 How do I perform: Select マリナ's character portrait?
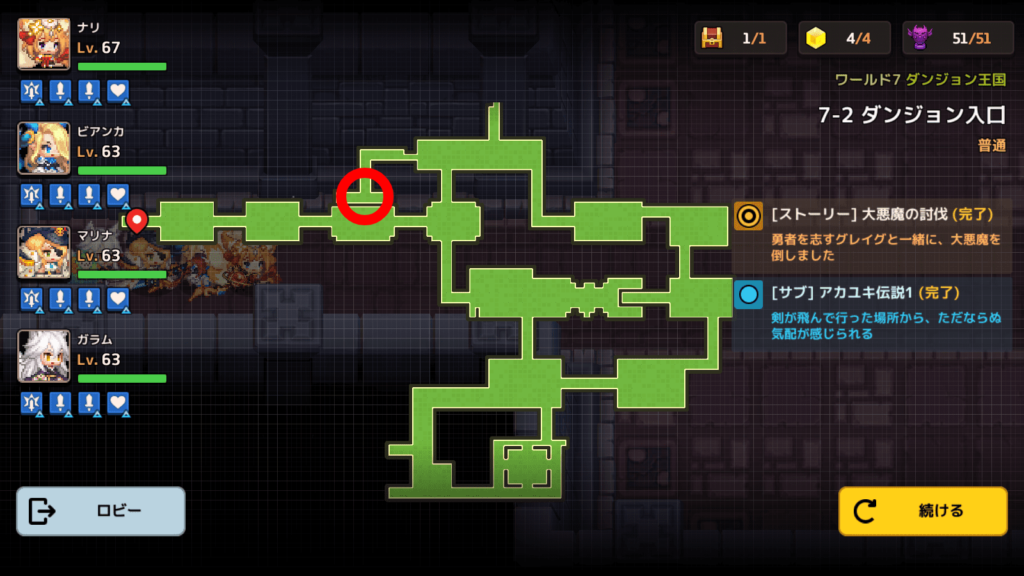coord(44,252)
